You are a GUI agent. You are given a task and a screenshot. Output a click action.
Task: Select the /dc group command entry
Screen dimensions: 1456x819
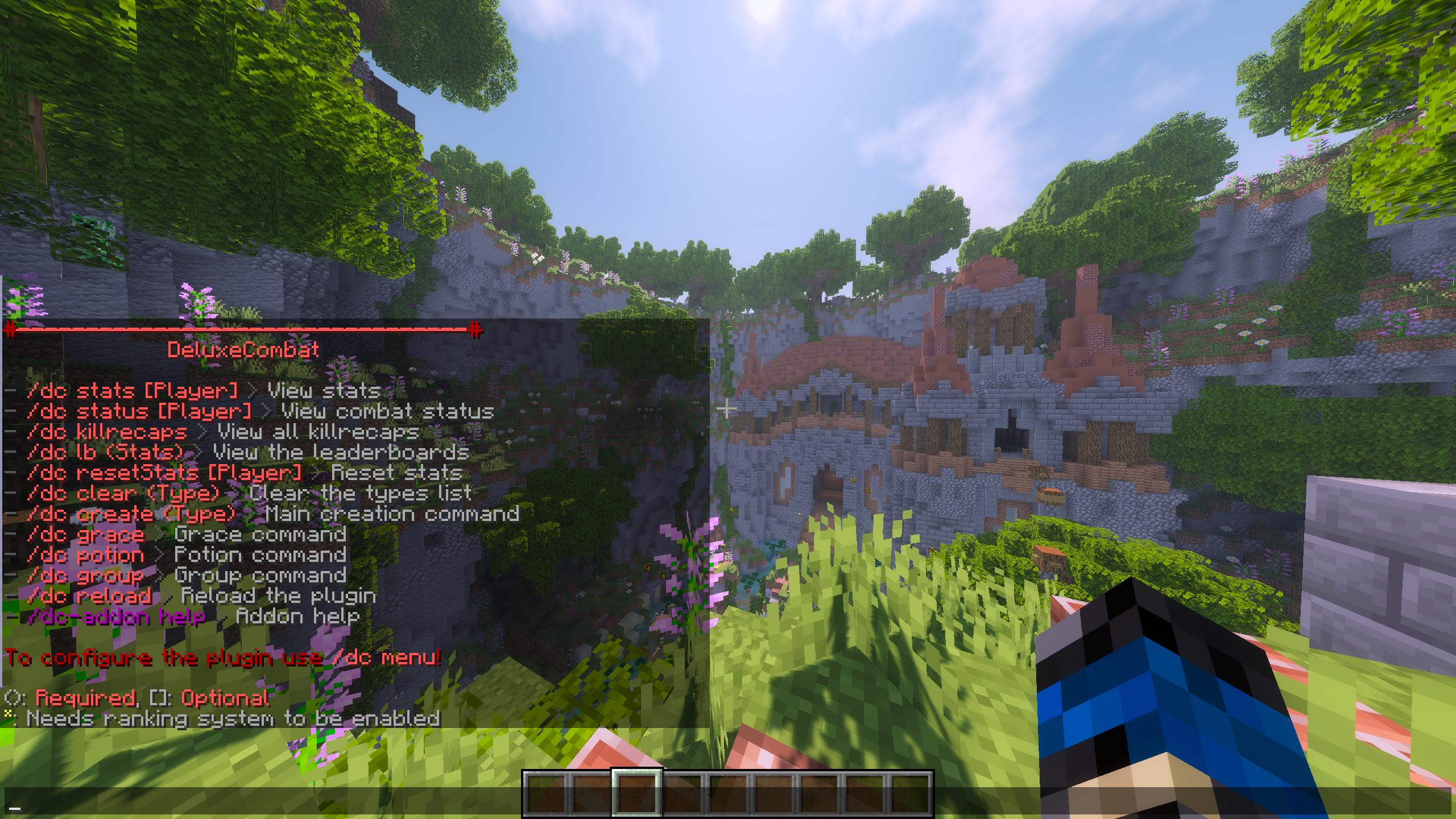[x=85, y=576]
